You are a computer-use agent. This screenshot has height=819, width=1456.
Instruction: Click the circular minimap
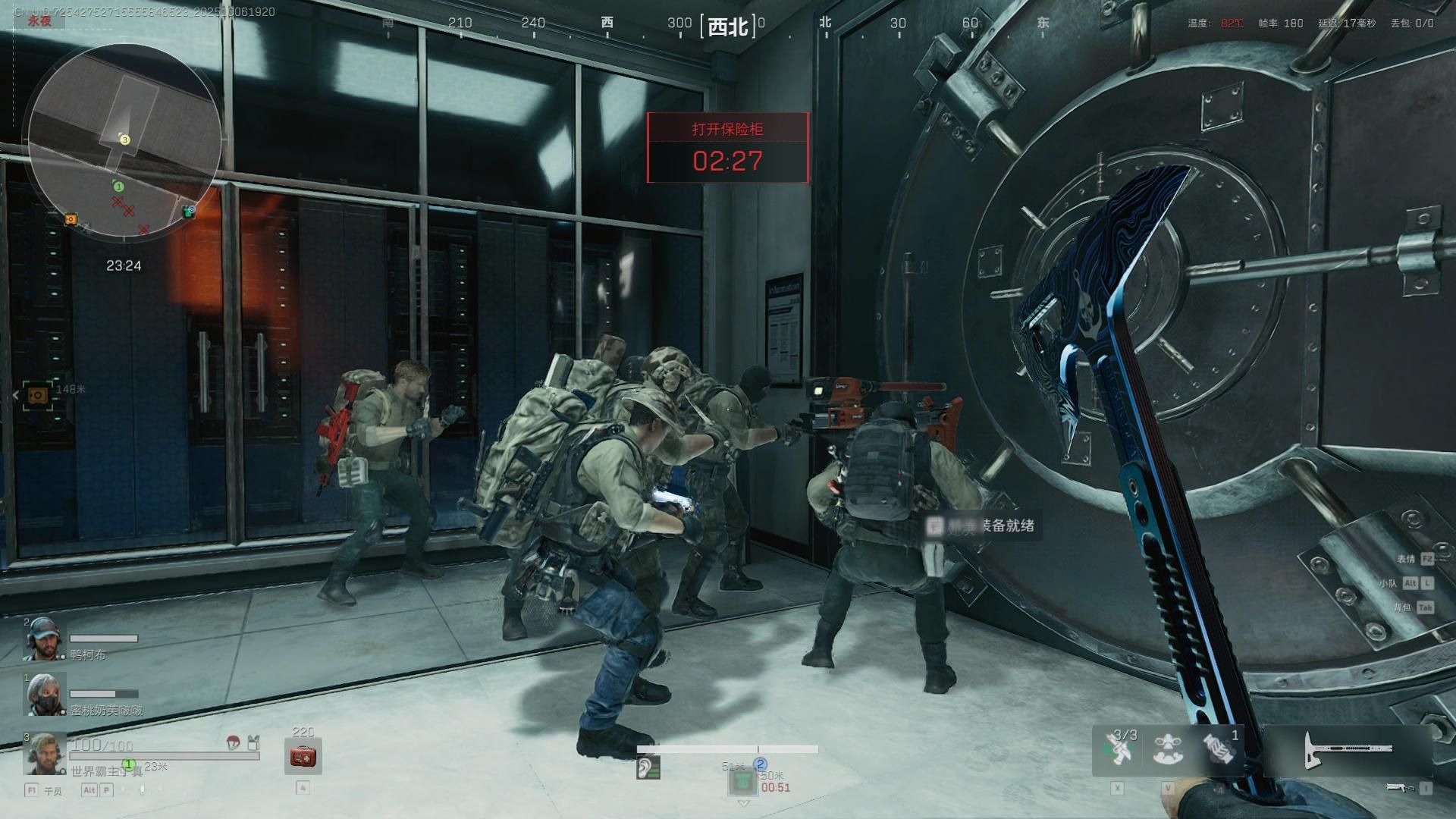click(x=125, y=142)
